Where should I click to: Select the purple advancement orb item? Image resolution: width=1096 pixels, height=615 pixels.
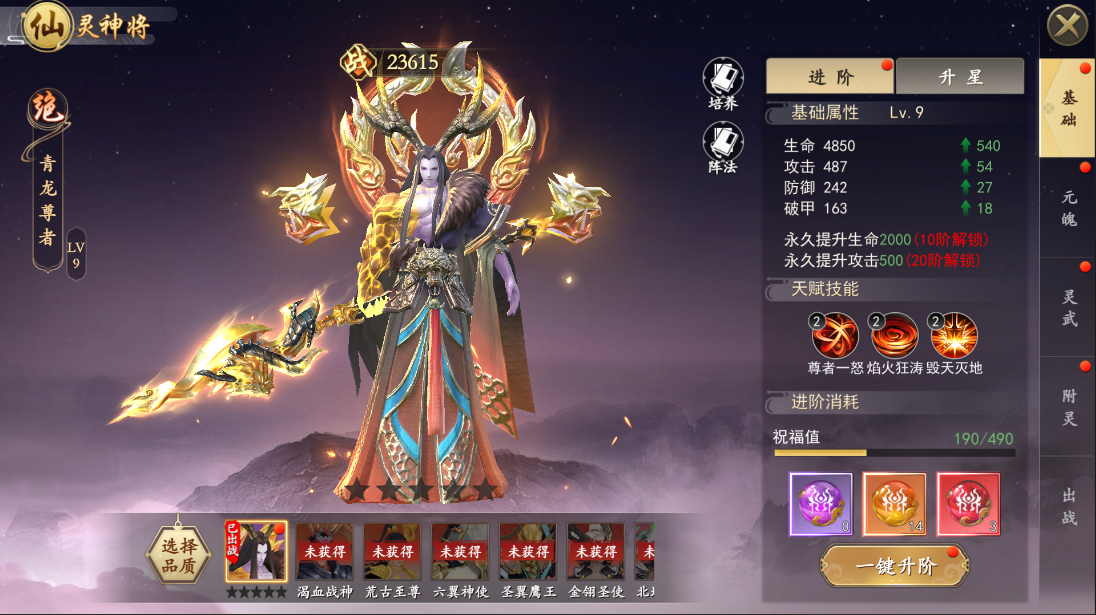click(821, 504)
